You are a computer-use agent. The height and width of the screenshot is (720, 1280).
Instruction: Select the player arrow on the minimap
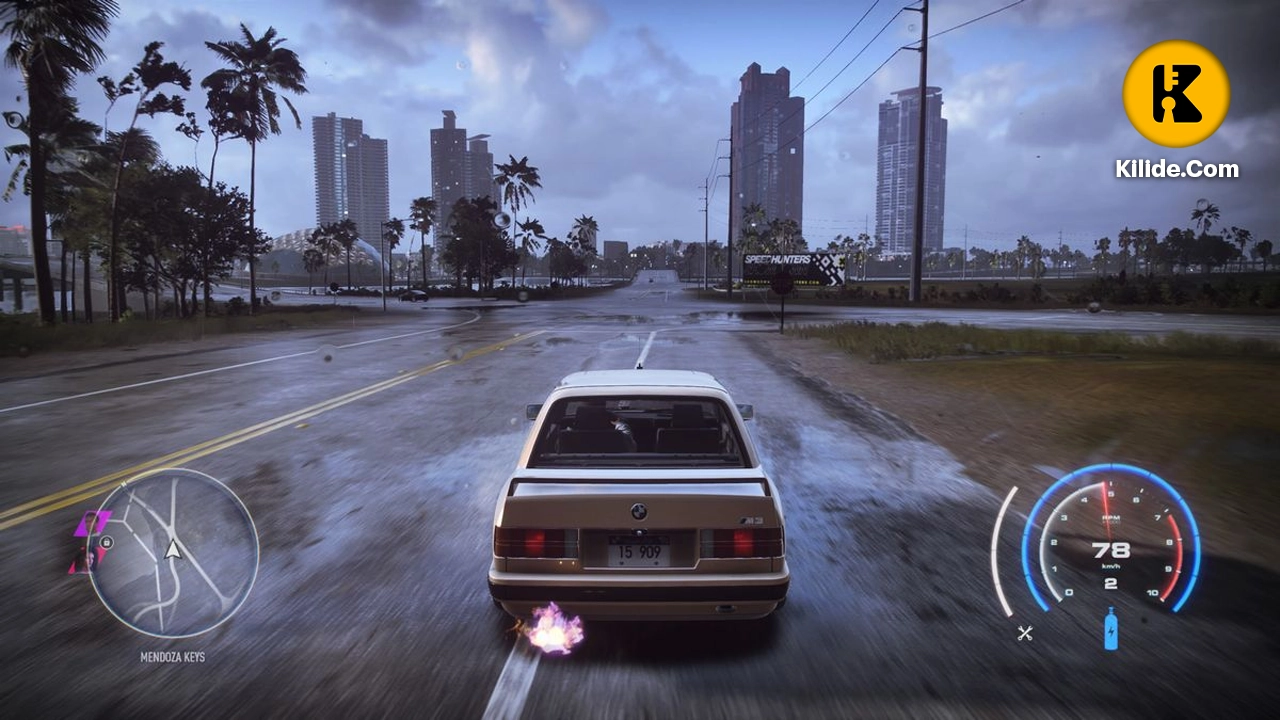(173, 550)
